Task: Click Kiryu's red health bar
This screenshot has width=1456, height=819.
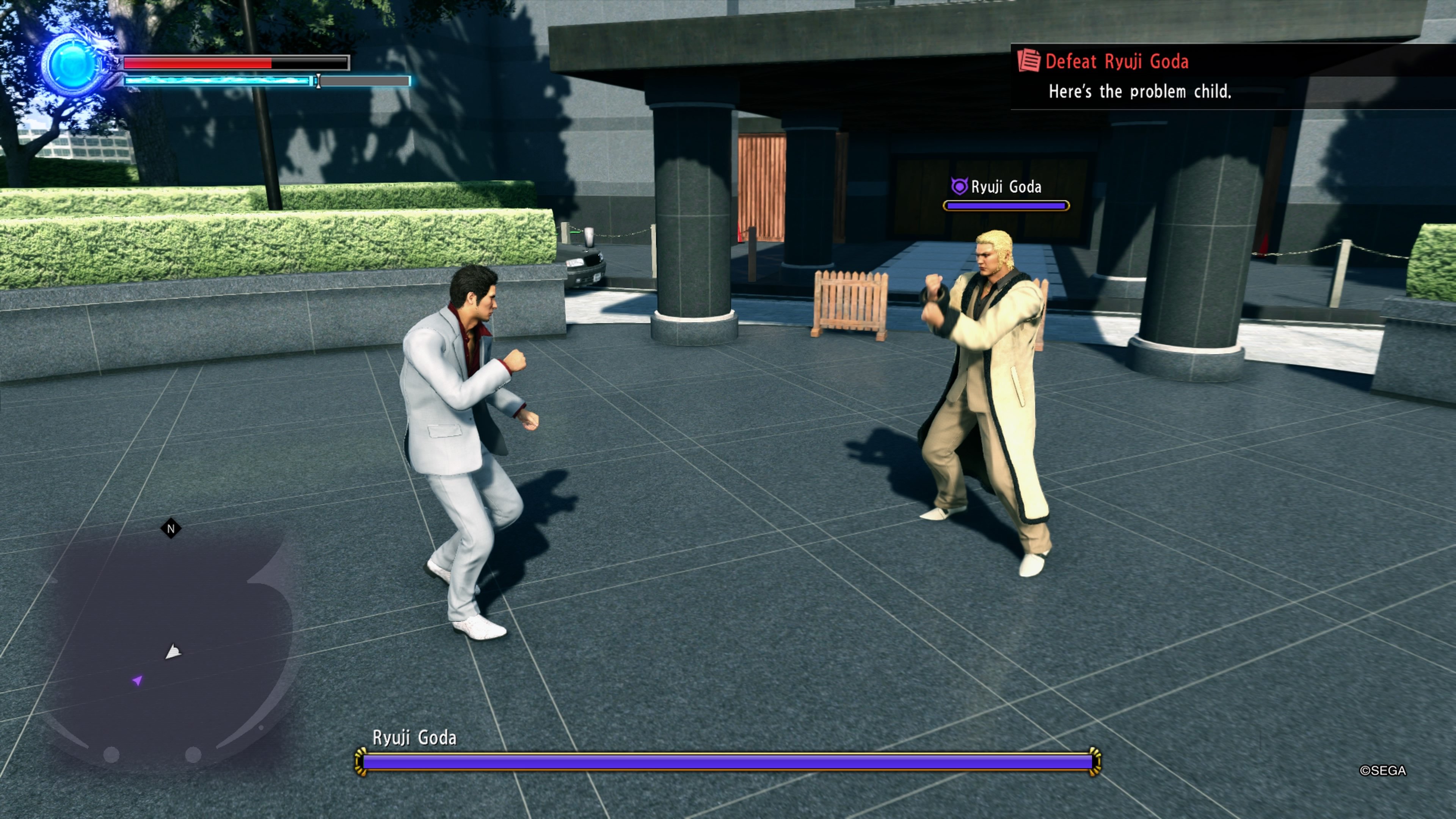Action: (x=198, y=62)
